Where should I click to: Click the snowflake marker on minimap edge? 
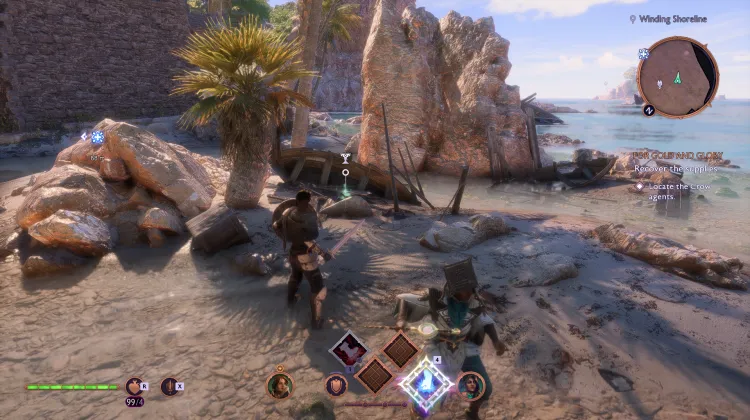pyautogui.click(x=644, y=53)
